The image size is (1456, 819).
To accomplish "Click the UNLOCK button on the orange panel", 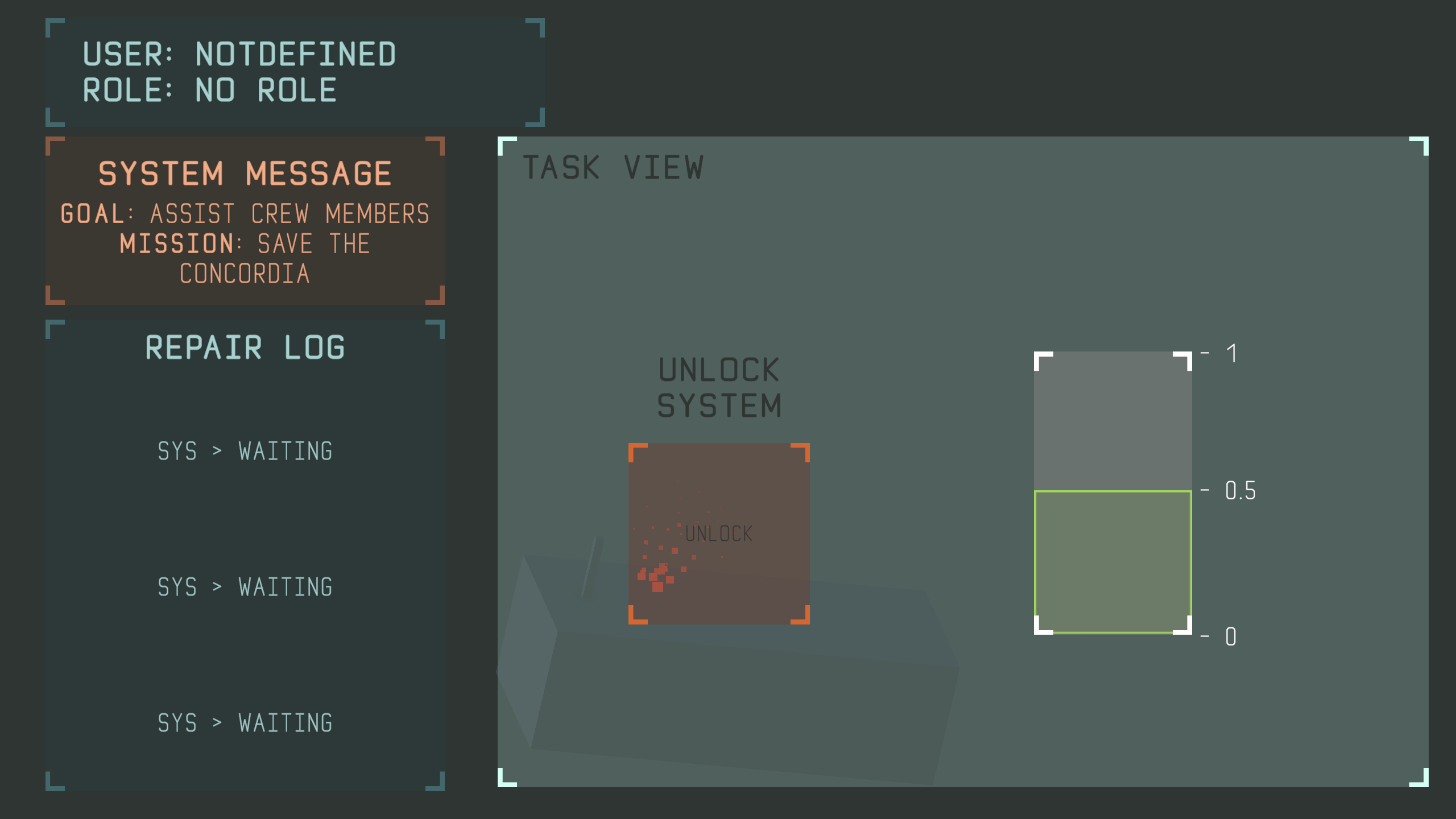I will 719,533.
